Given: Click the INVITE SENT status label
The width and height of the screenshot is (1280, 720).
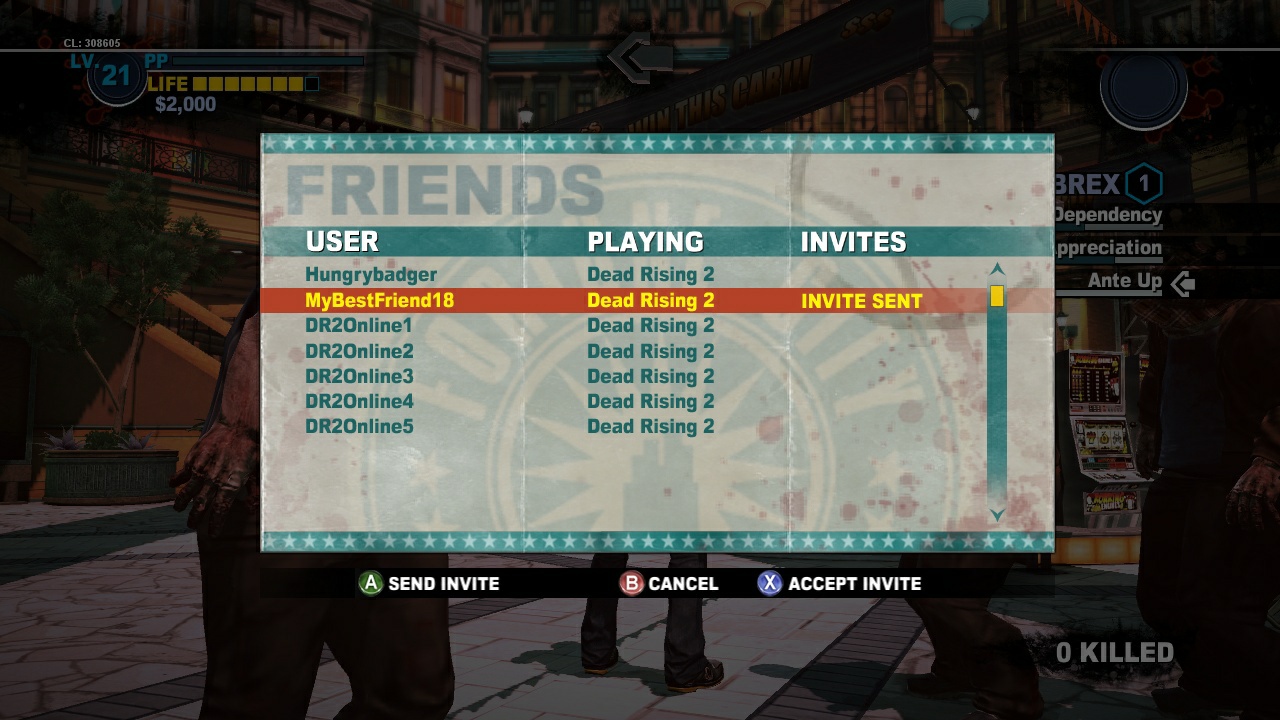Looking at the screenshot, I should [x=861, y=300].
